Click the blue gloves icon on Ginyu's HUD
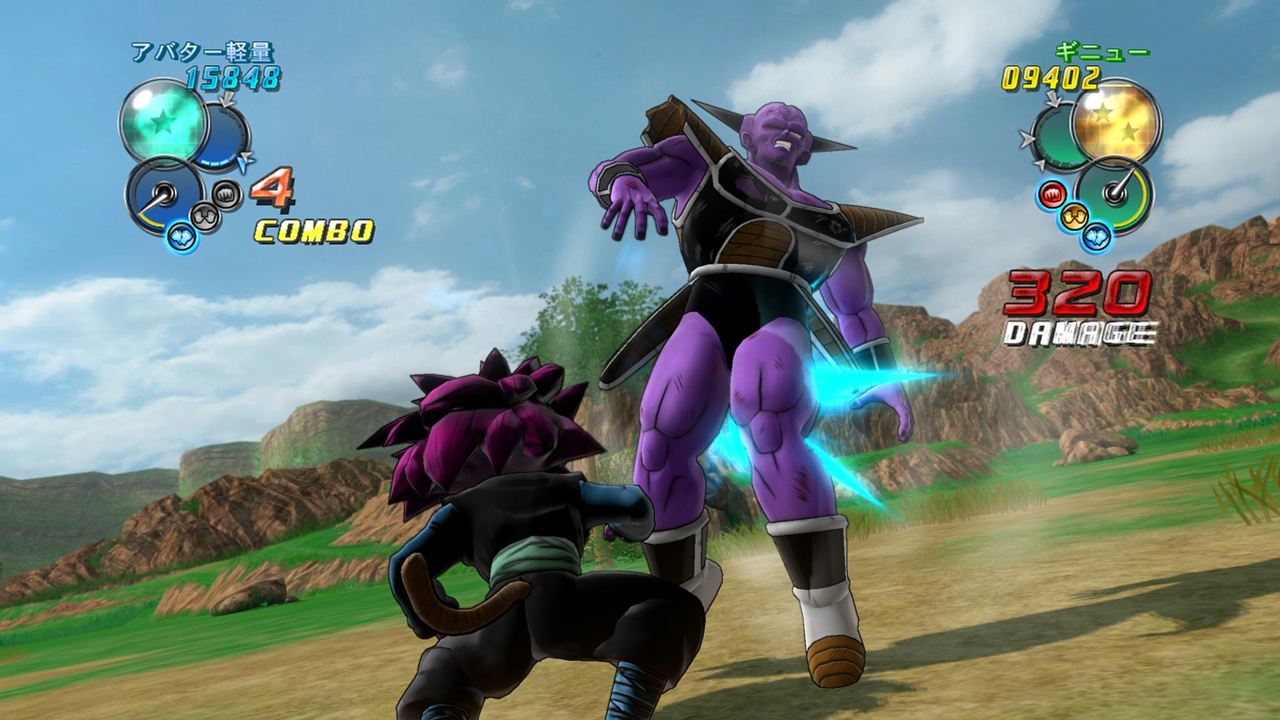The image size is (1280, 720). click(1095, 237)
